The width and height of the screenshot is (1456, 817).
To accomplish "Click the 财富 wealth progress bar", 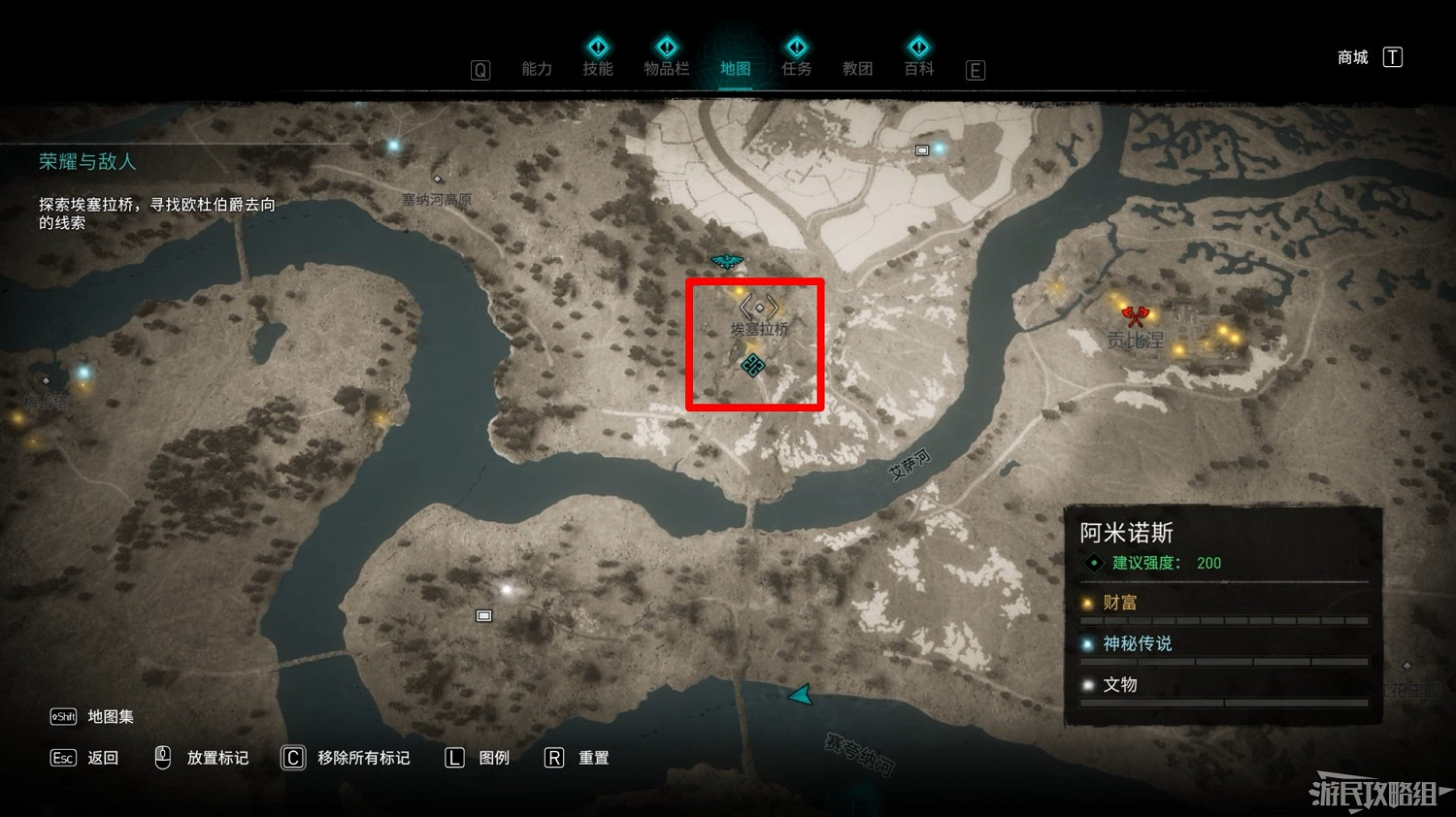I will pos(1224,618).
